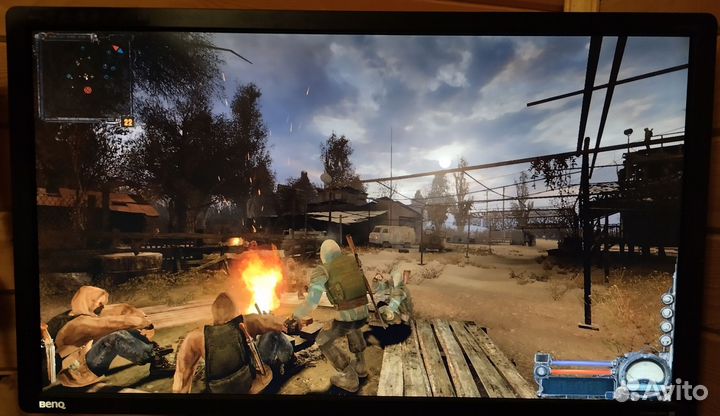Click the minimap in the corner

click(x=84, y=77)
